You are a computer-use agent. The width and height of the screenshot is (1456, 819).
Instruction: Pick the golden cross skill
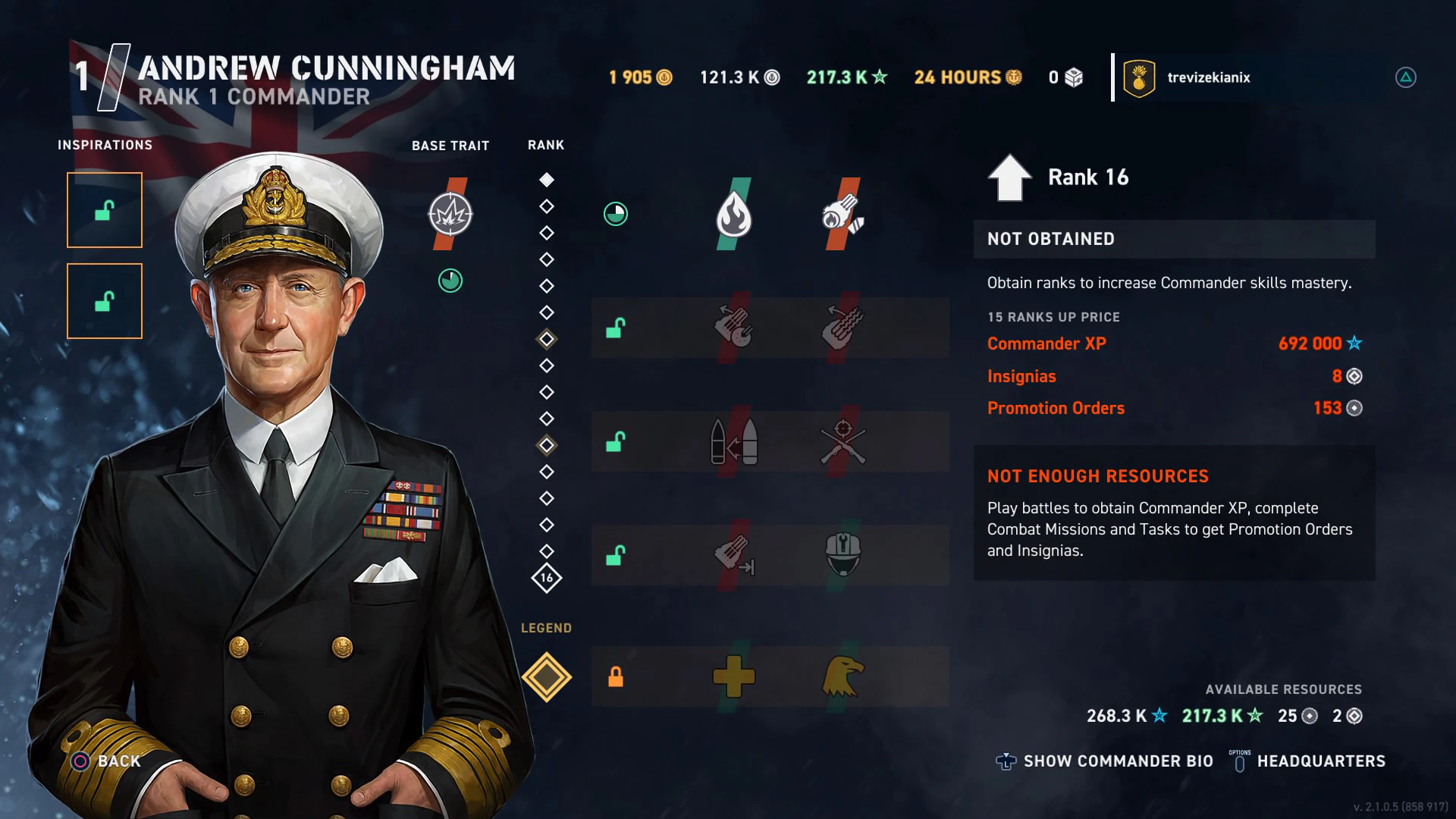coord(733,676)
